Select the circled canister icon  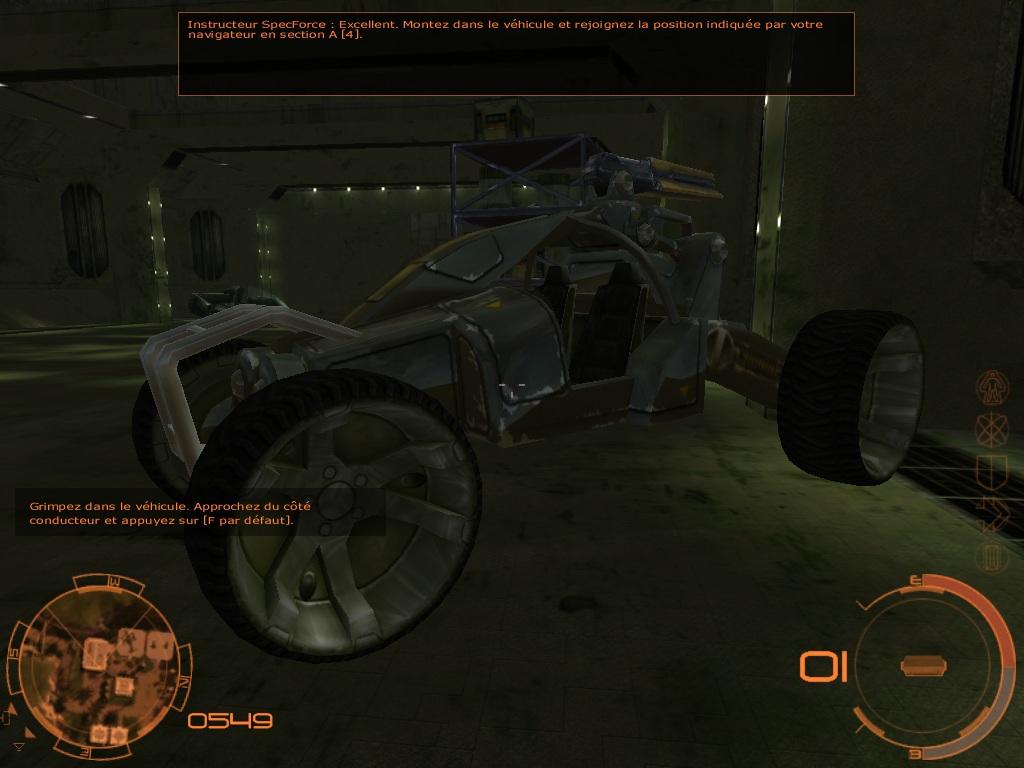pos(992,556)
